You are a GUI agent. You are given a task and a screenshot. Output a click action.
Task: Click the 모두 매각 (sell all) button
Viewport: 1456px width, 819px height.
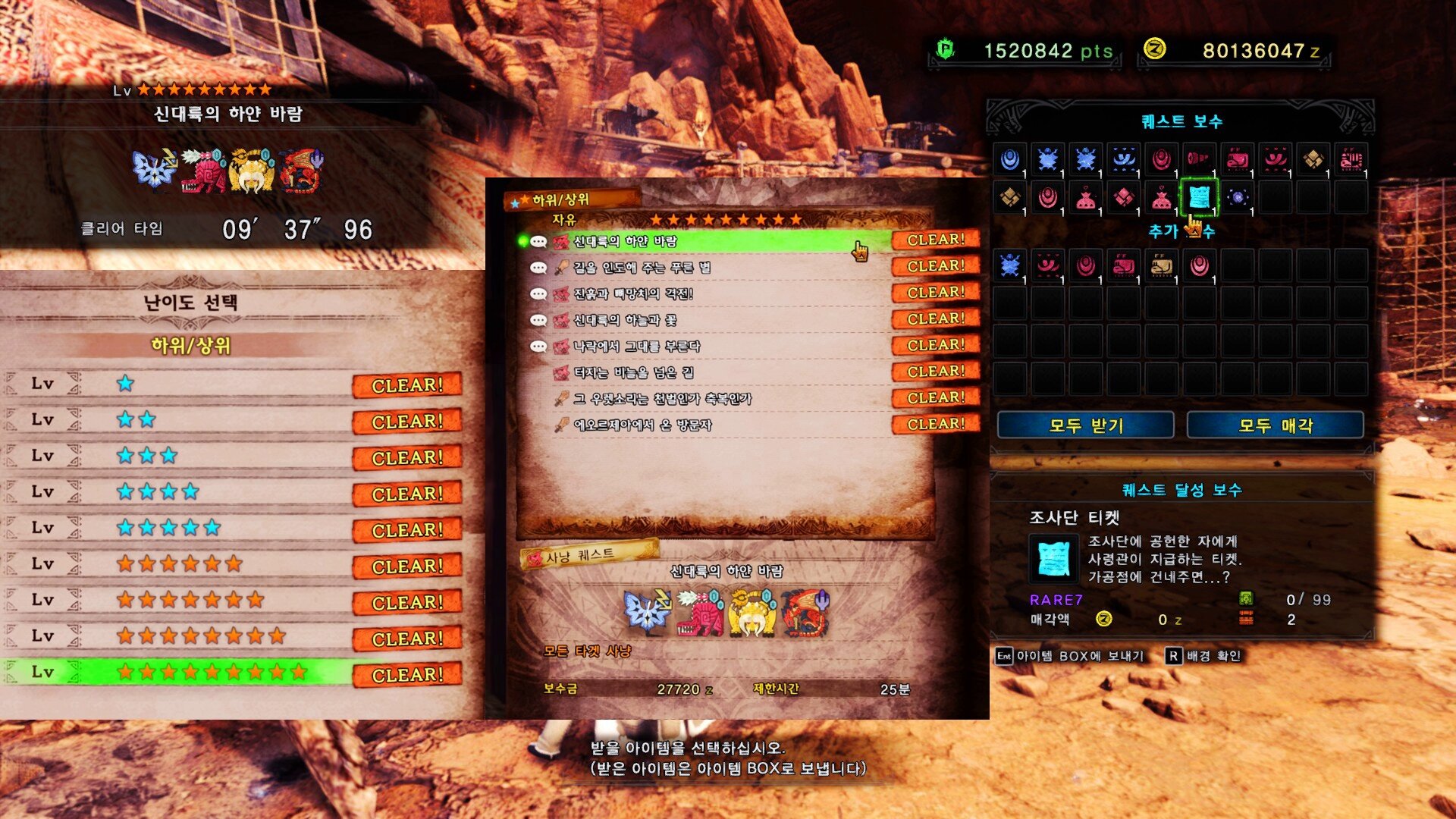tap(1275, 425)
